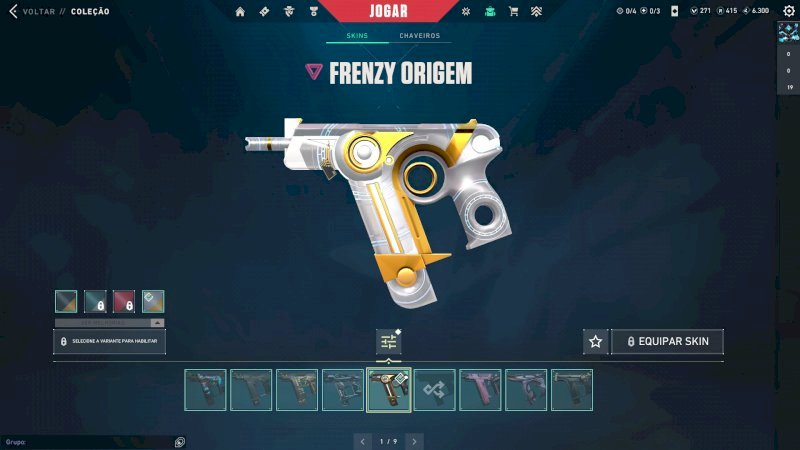Open the store cart icon
Screen dimensions: 800x450
(x=513, y=12)
